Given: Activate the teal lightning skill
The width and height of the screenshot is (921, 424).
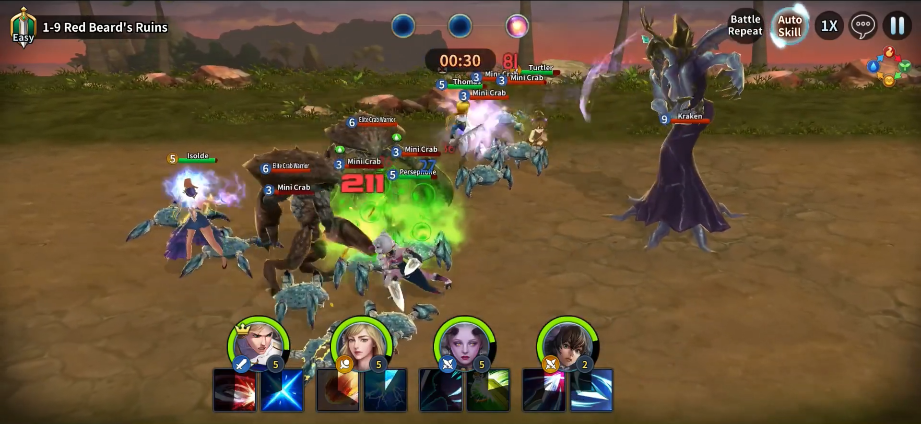Looking at the screenshot, I should 385,390.
